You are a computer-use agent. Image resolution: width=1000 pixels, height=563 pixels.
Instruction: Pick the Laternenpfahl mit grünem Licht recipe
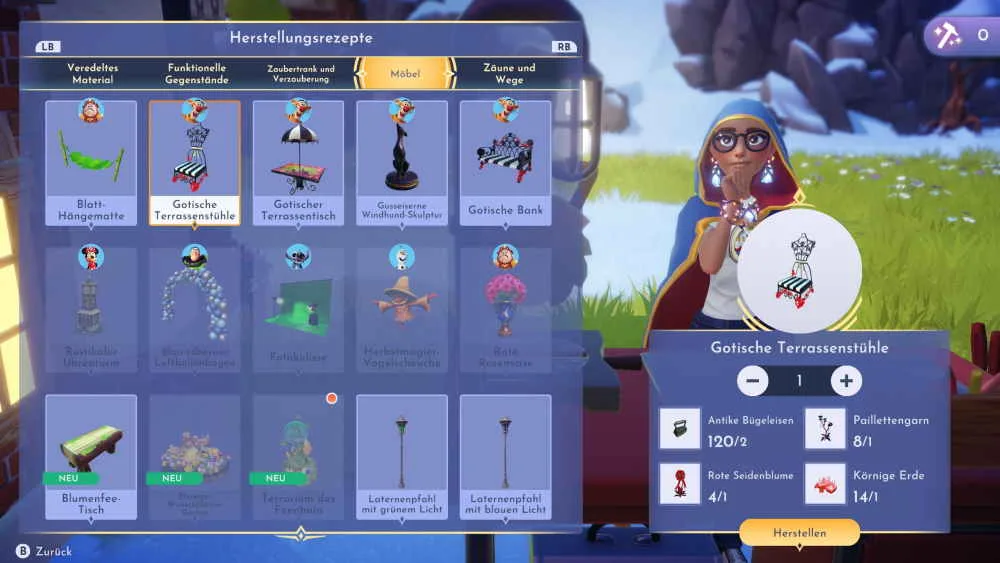click(x=402, y=456)
